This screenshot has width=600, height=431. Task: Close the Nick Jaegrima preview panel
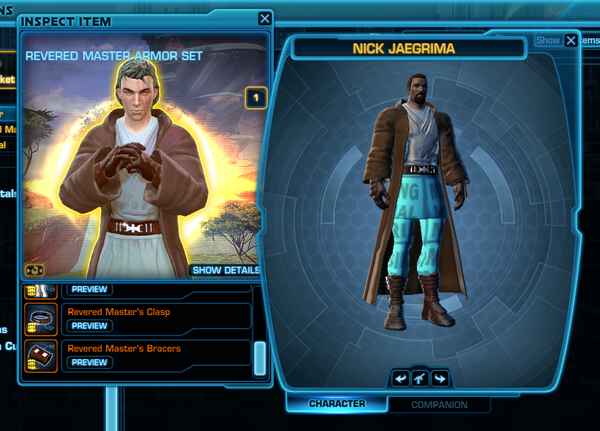(570, 41)
